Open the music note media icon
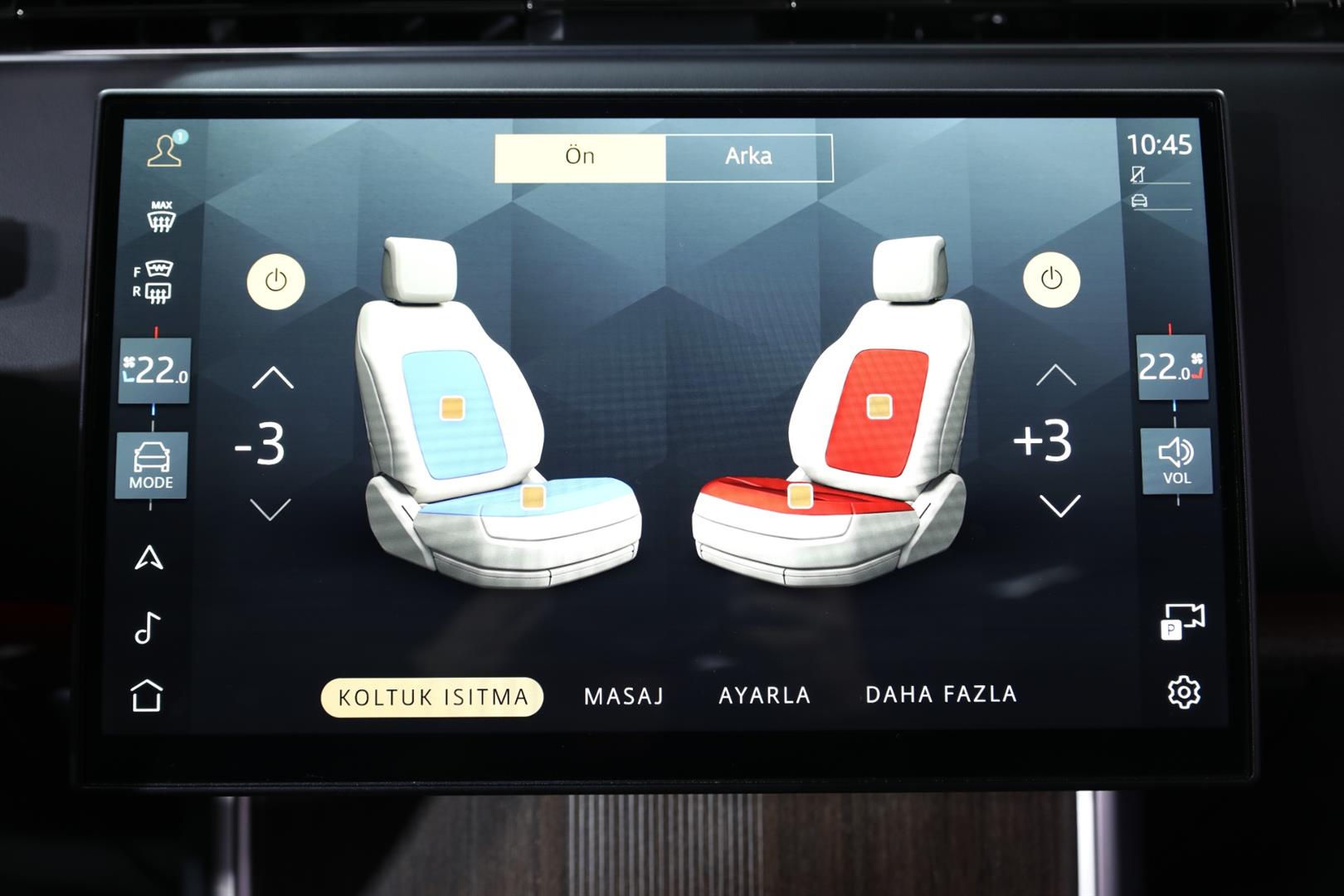This screenshot has width=1344, height=896. 147,627
